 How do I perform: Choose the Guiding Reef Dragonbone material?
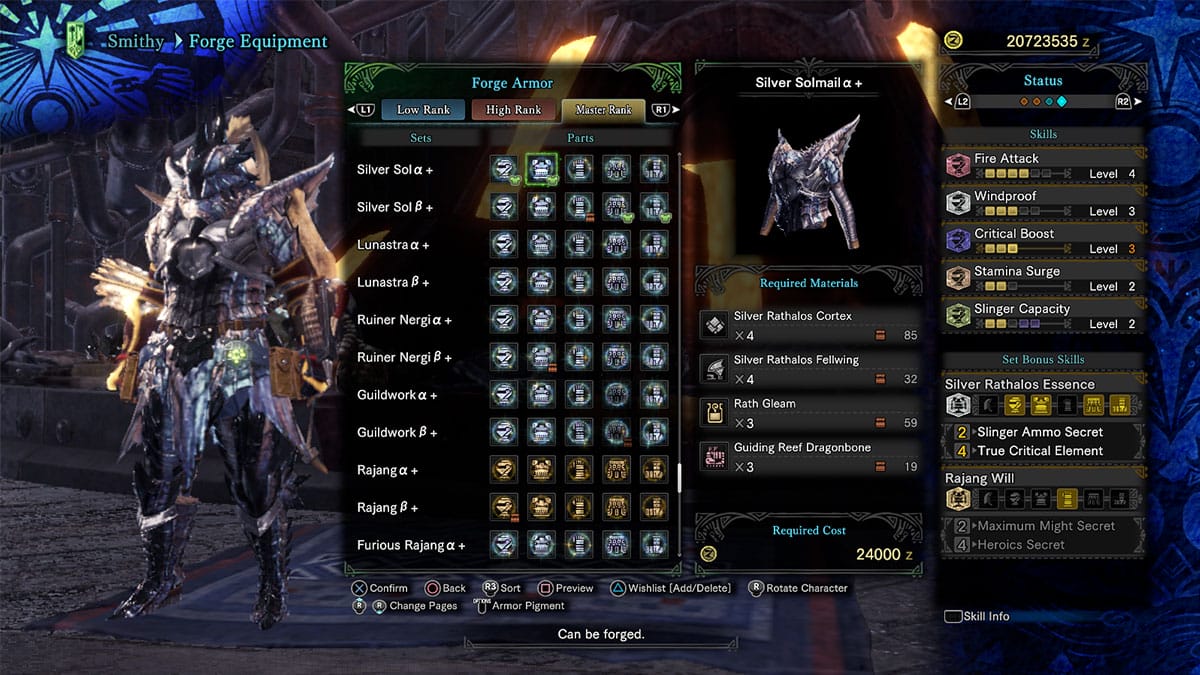click(808, 457)
